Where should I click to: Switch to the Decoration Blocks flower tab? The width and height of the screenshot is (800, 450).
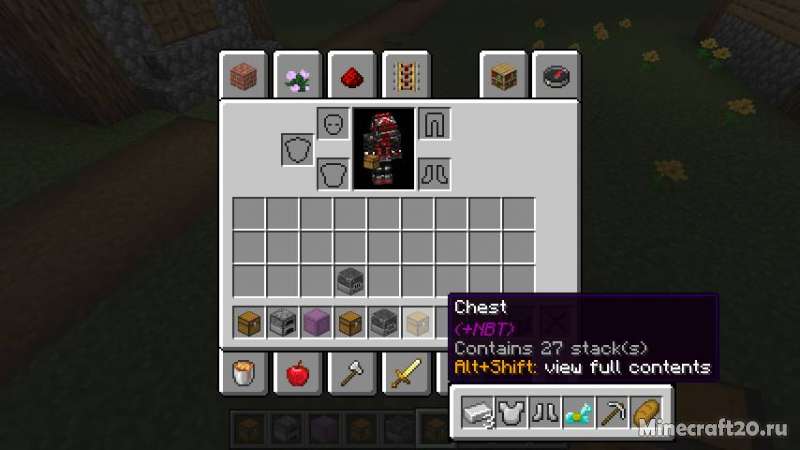point(297,77)
